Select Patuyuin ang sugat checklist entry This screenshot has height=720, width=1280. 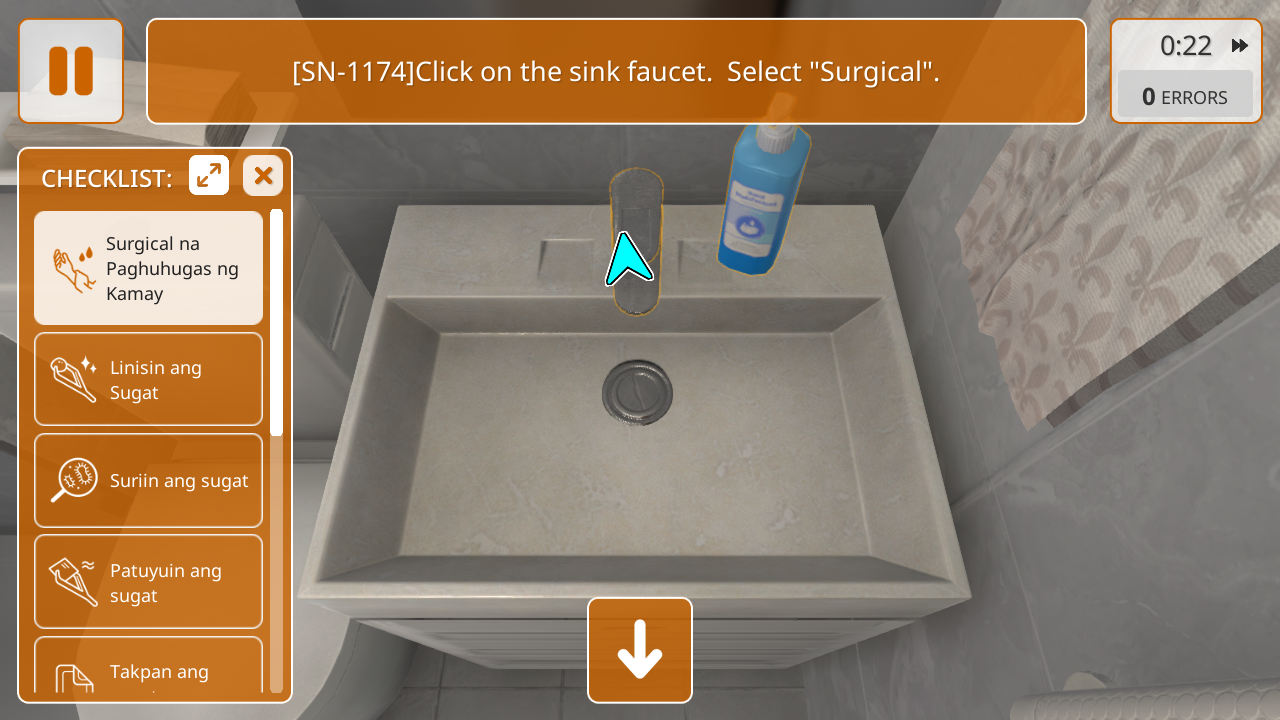tap(148, 582)
